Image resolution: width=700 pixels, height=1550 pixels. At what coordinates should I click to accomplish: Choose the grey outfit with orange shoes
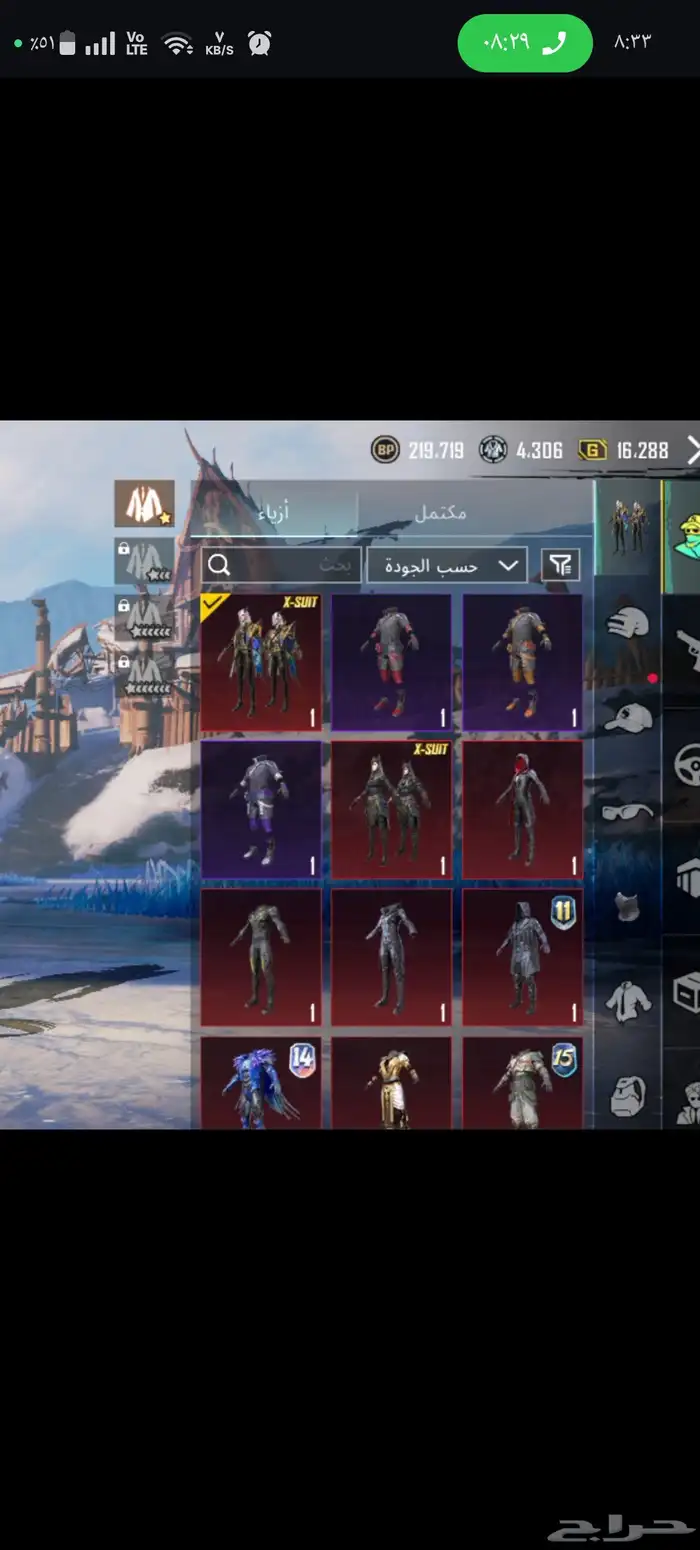coord(522,662)
